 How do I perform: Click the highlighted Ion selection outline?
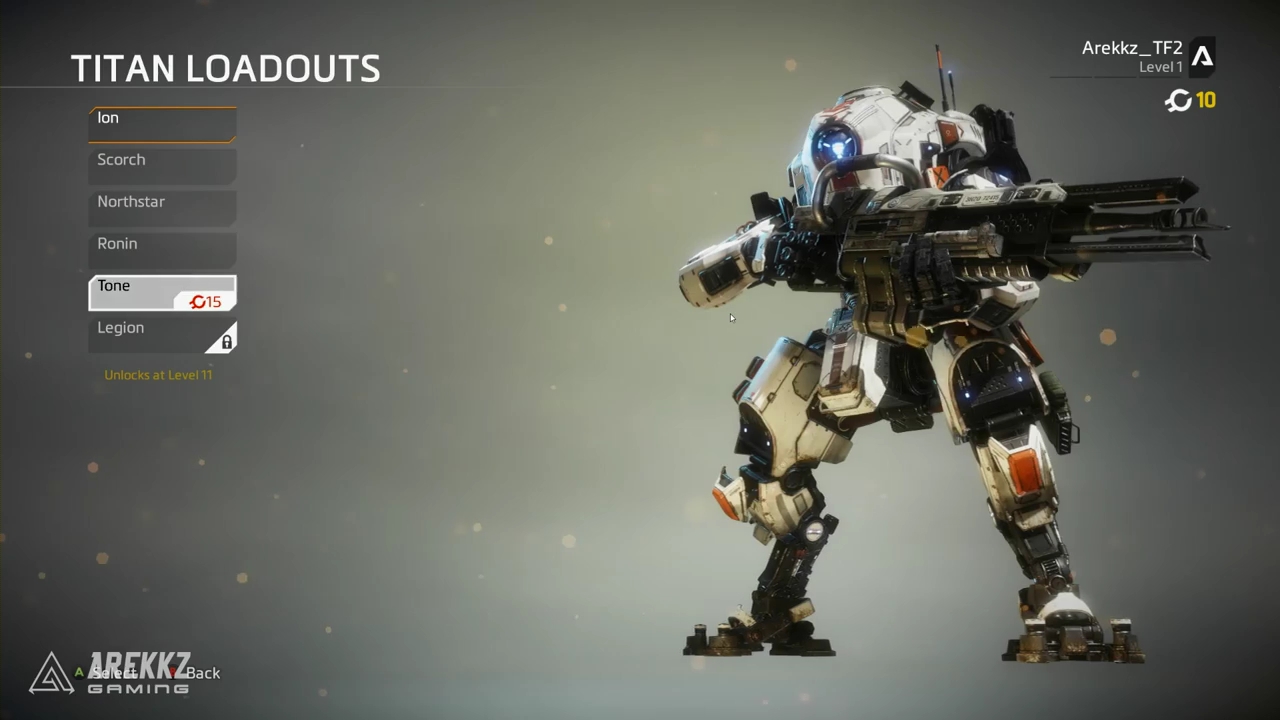(162, 122)
